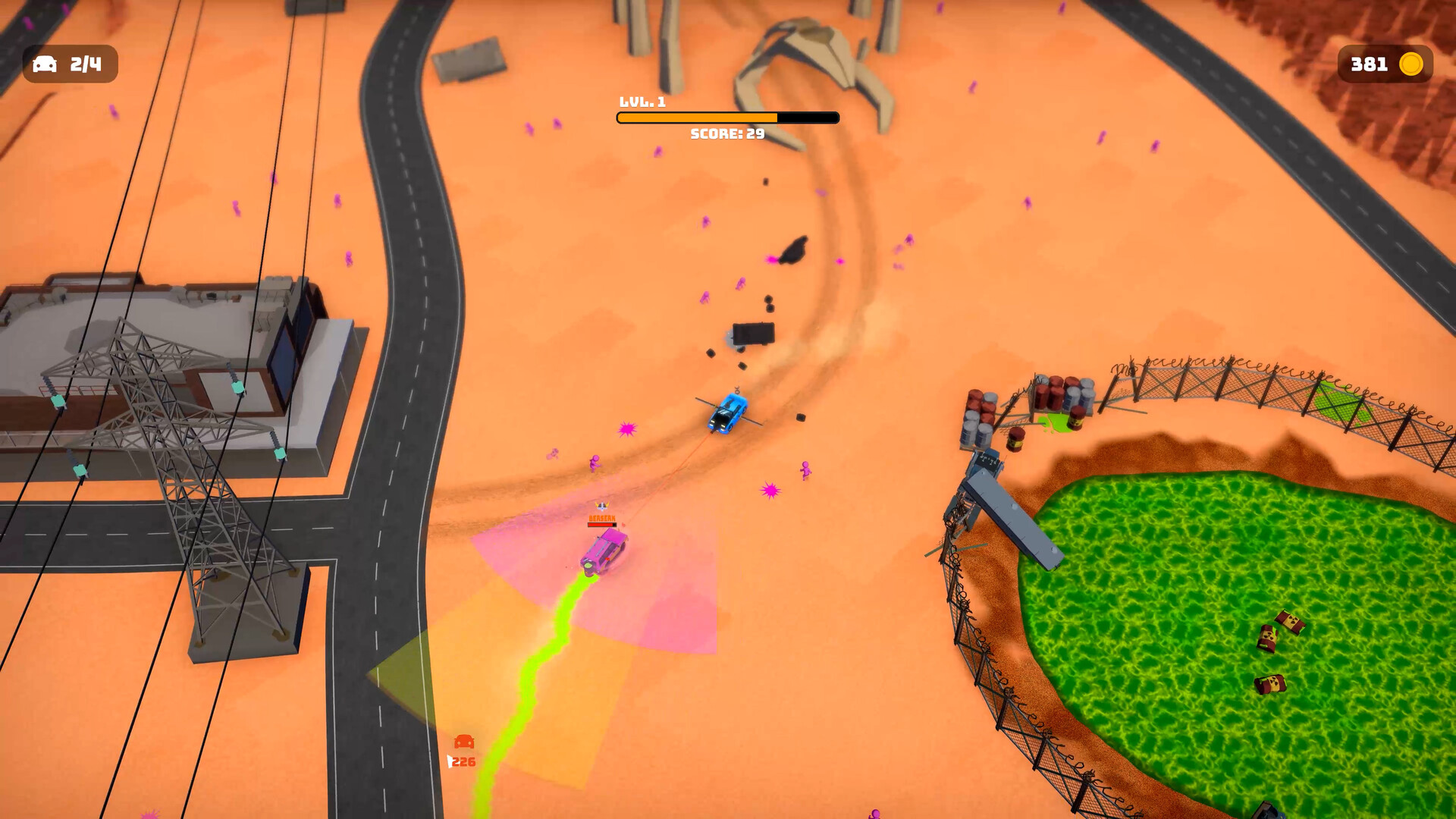1456x819 pixels.
Task: Click the BERSERK name label
Action: [x=602, y=518]
